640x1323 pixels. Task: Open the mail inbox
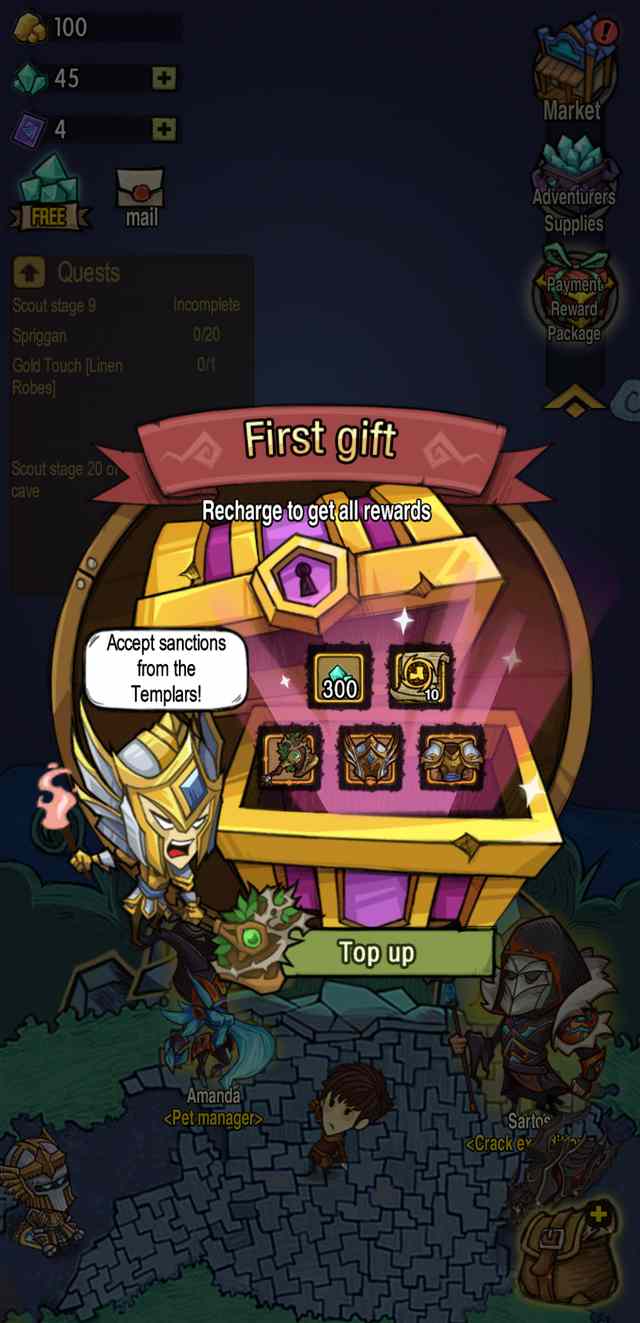pyautogui.click(x=140, y=196)
